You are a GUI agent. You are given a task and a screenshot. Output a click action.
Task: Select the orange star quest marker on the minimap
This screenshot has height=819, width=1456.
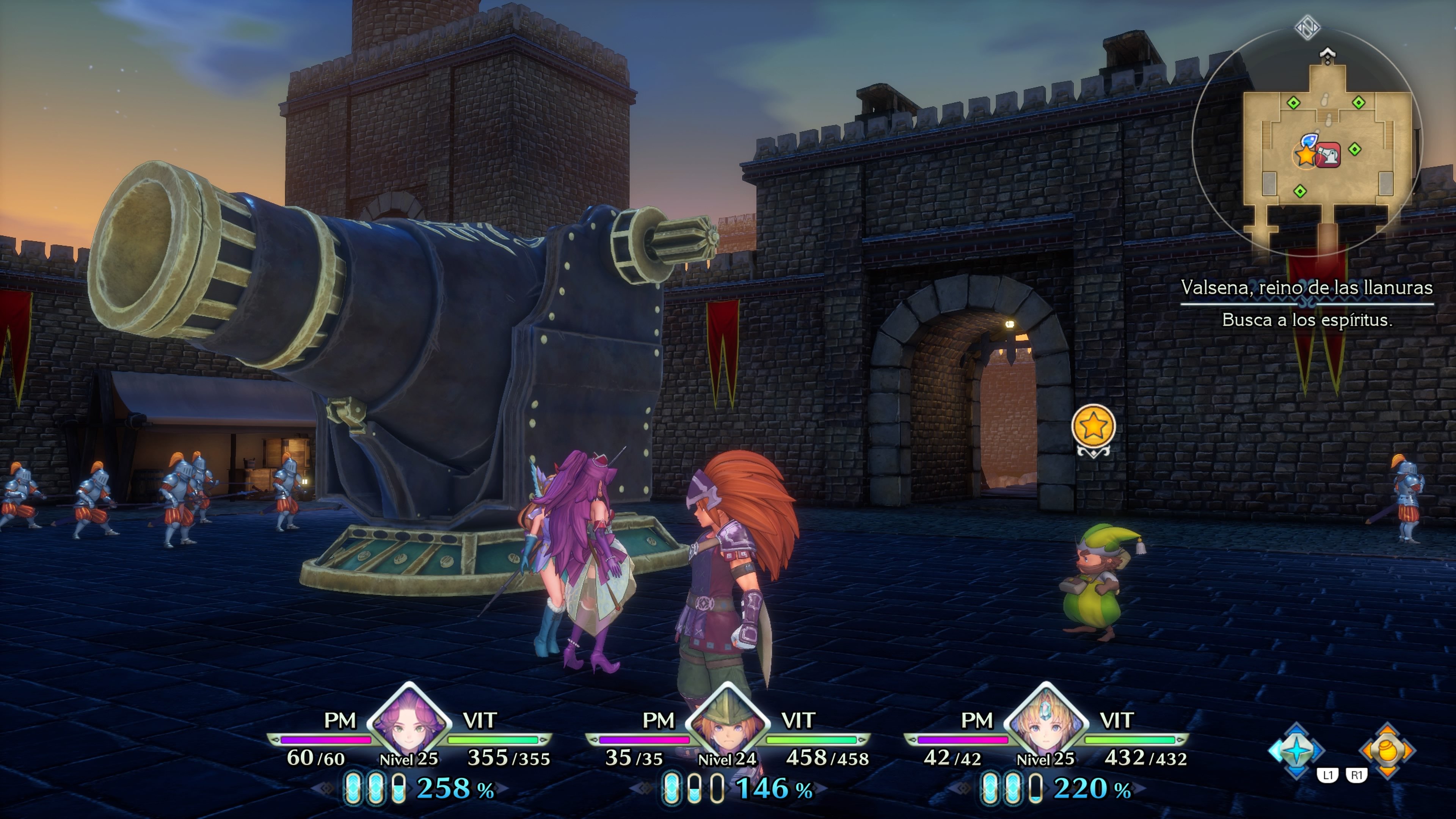click(x=1305, y=156)
